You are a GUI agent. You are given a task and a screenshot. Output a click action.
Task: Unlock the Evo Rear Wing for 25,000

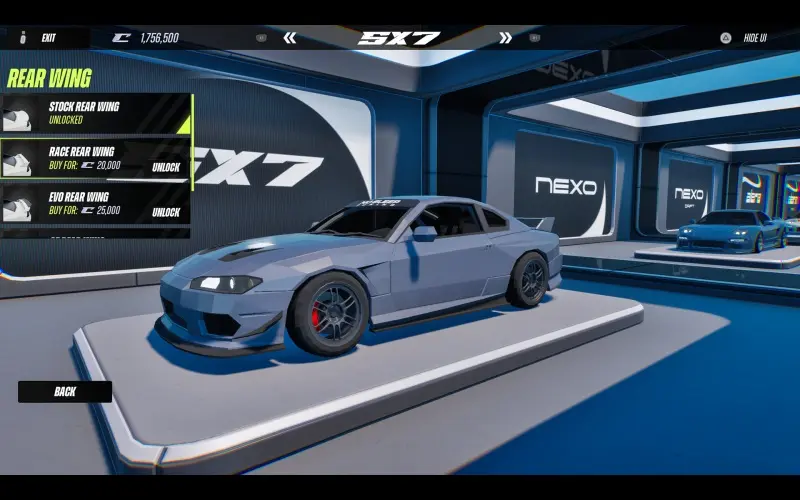[x=165, y=212]
